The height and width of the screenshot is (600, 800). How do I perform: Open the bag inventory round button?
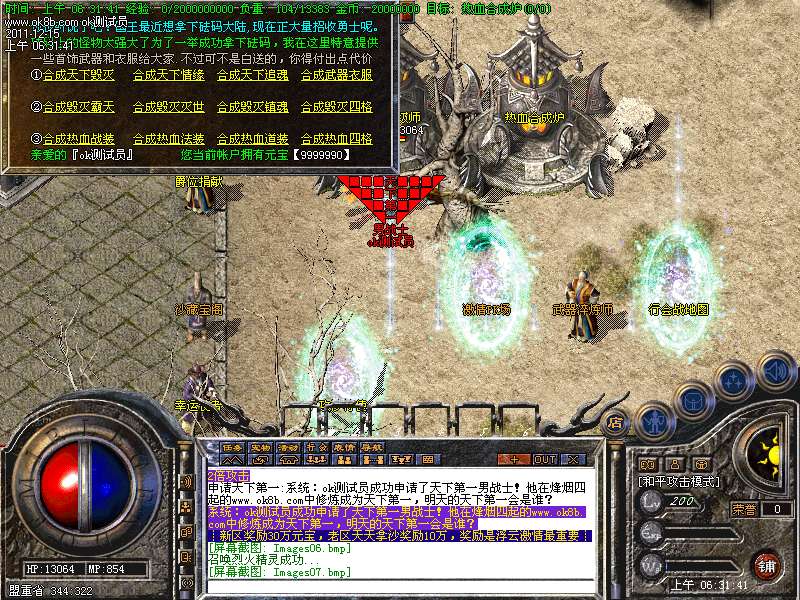pos(694,400)
